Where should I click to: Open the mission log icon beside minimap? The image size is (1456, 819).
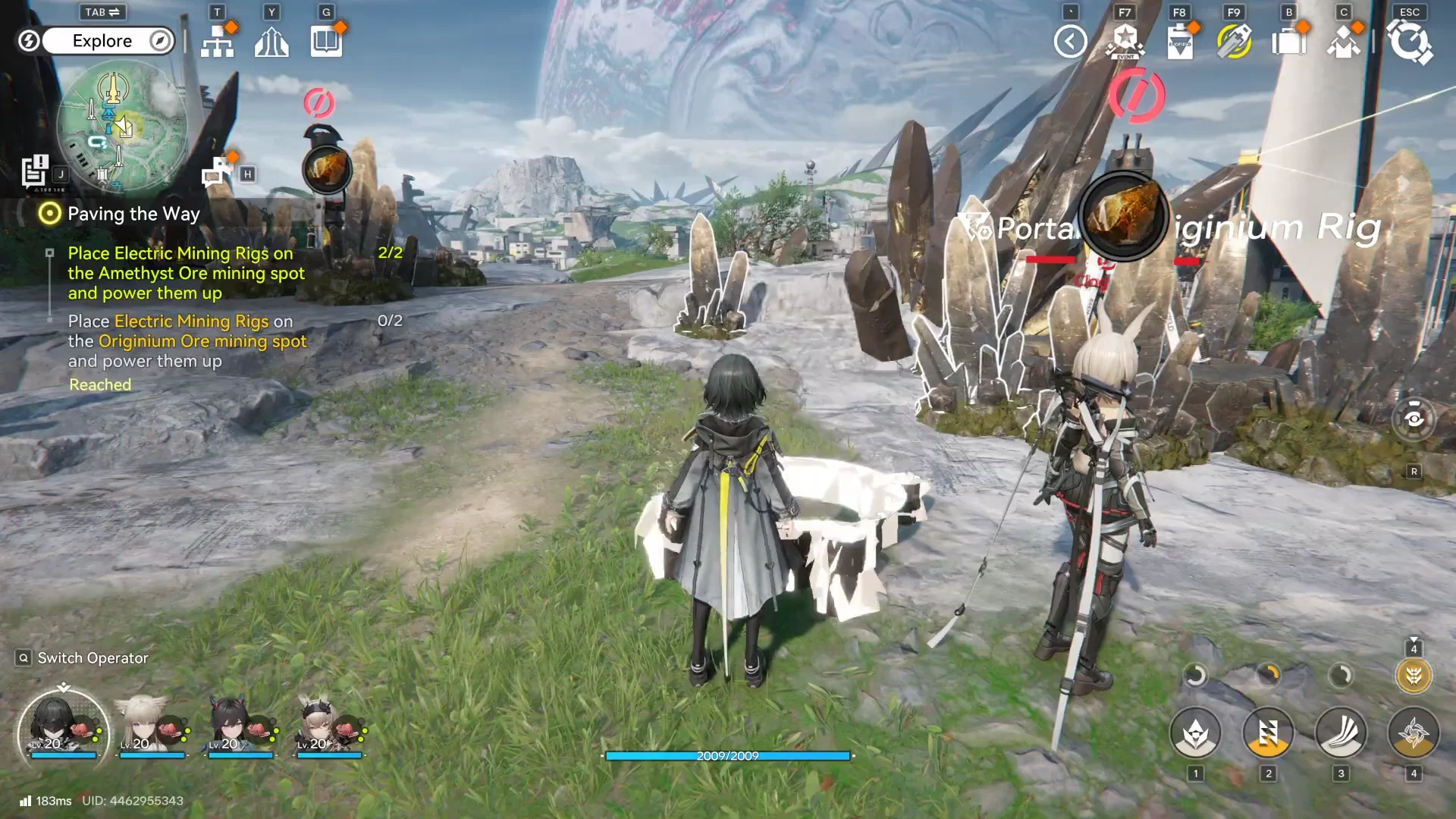(35, 171)
